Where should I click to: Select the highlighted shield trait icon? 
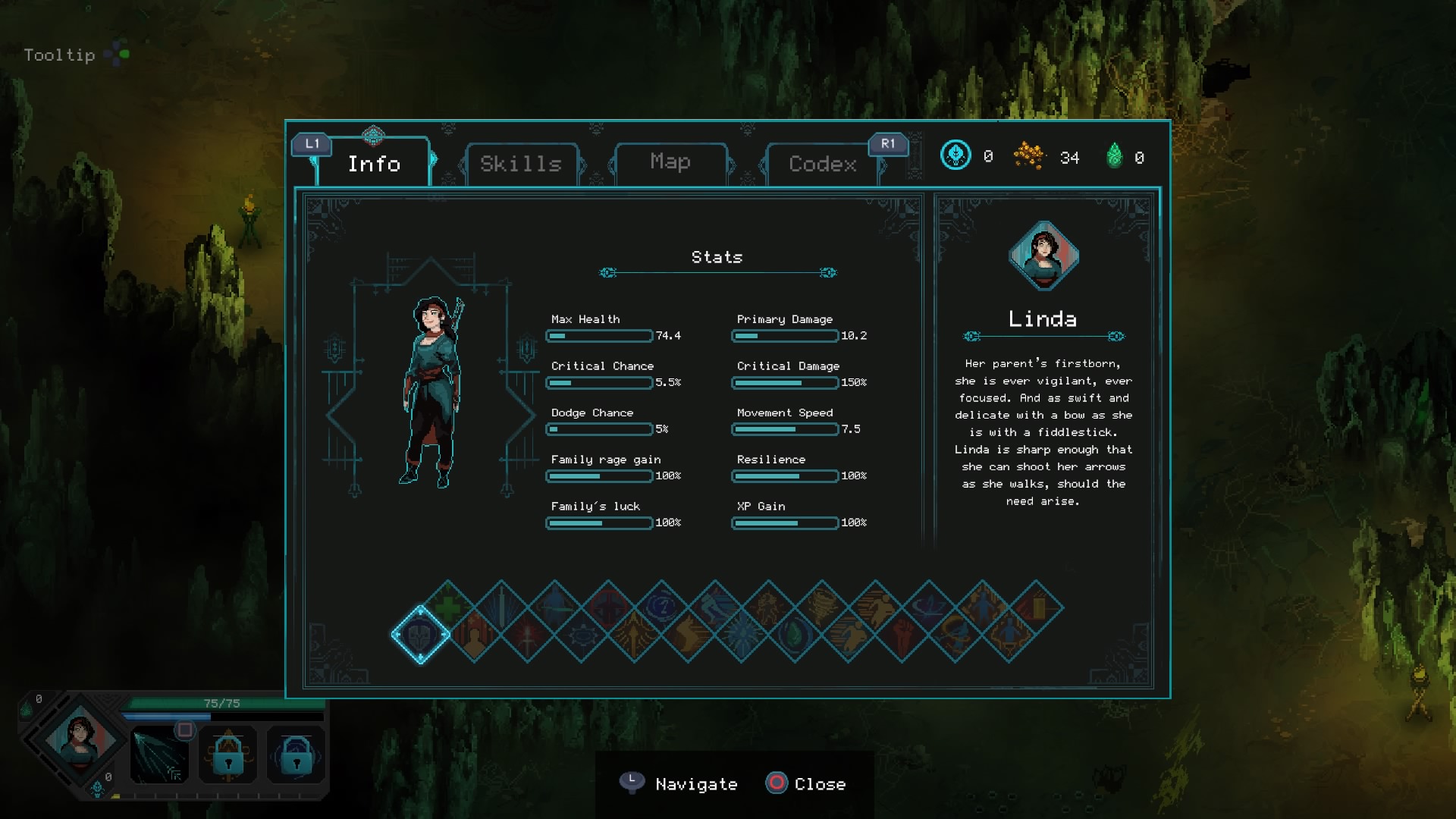pos(421,635)
